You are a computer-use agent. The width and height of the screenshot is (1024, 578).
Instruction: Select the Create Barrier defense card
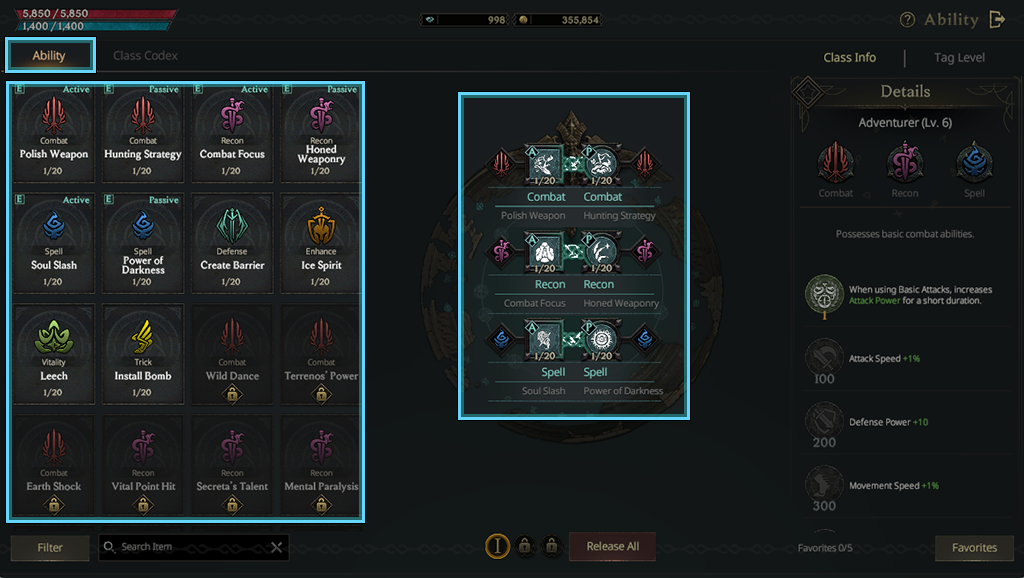[x=232, y=244]
